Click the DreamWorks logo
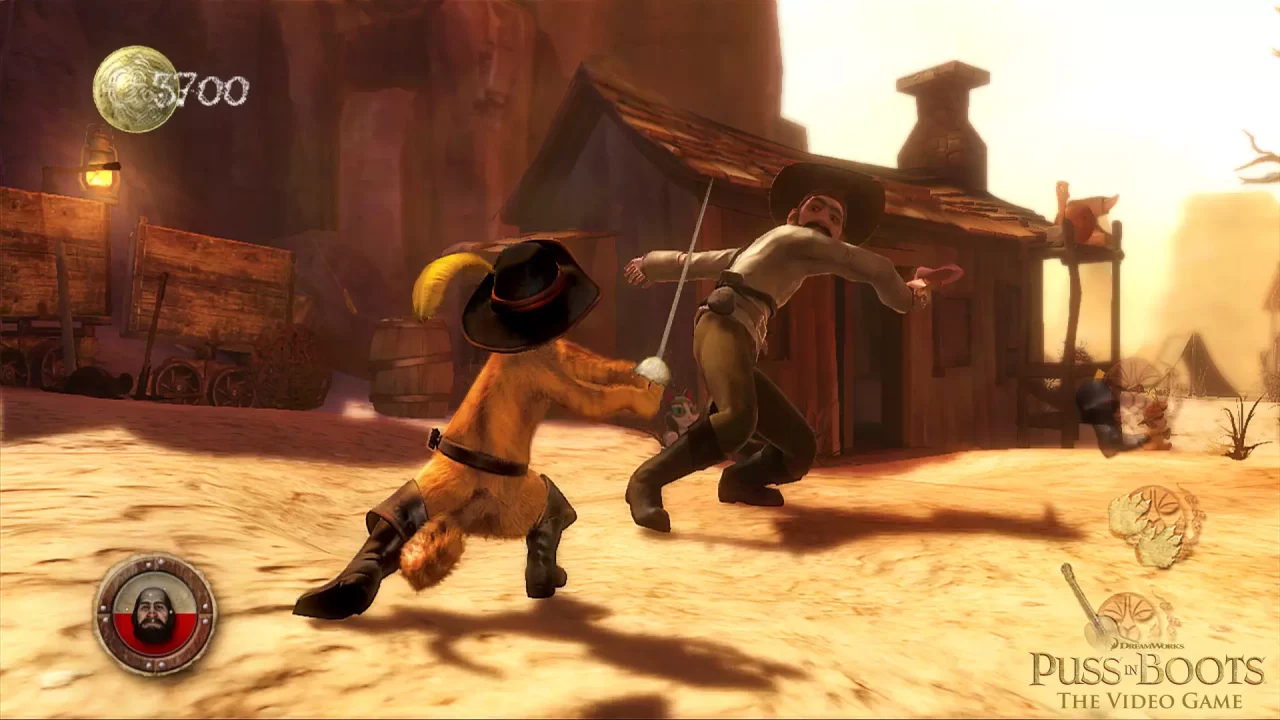The height and width of the screenshot is (720, 1280). click(1149, 645)
